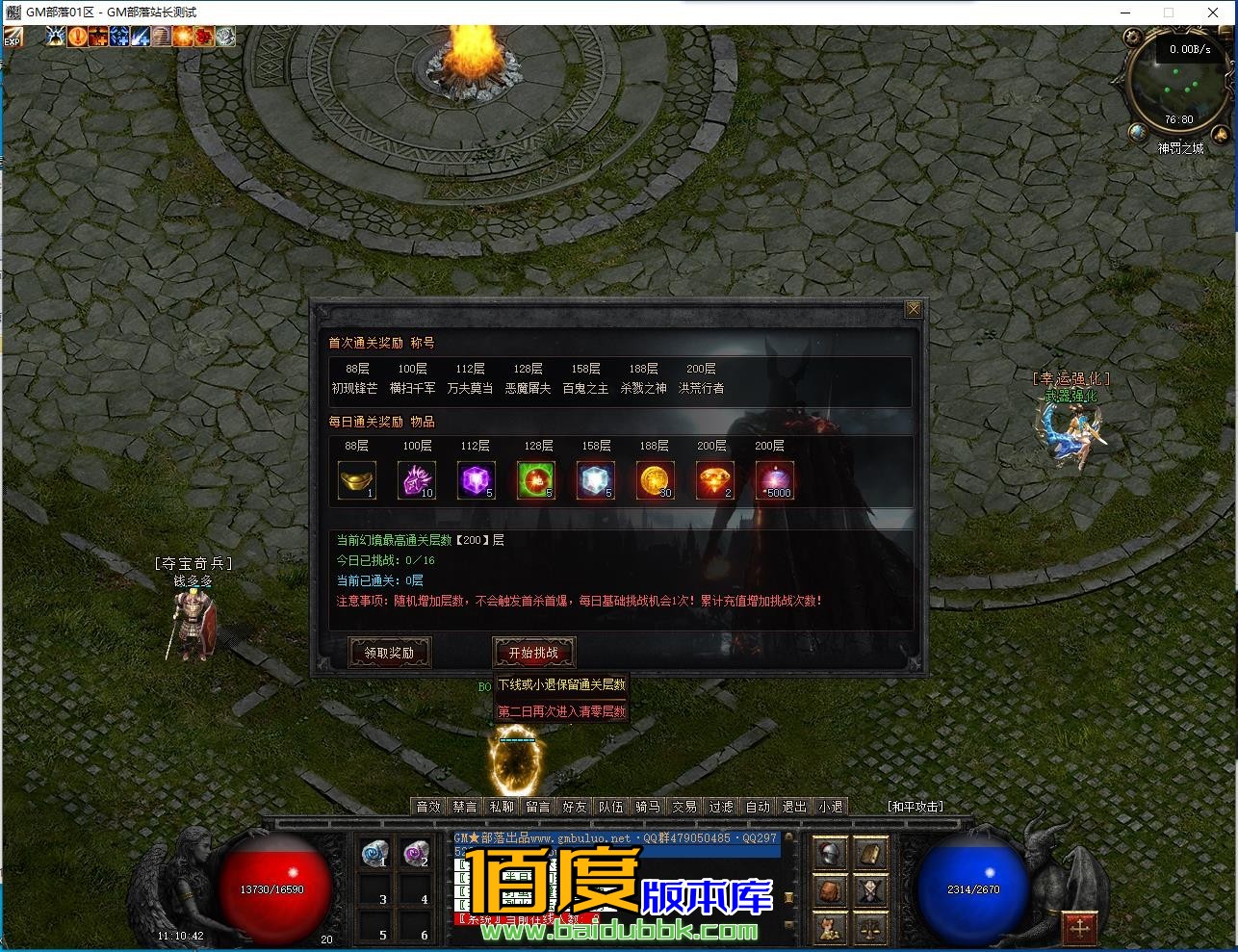Image resolution: width=1238 pixels, height=952 pixels.
Task: Select the gold ingot reward under 88层
Action: pos(358,480)
